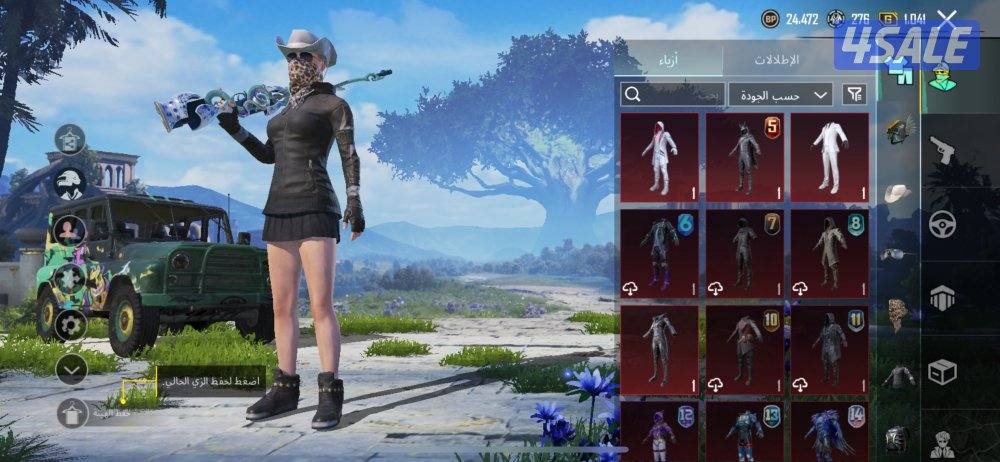Select the white and red hooded outfit
The image size is (1000, 462).
[659, 156]
